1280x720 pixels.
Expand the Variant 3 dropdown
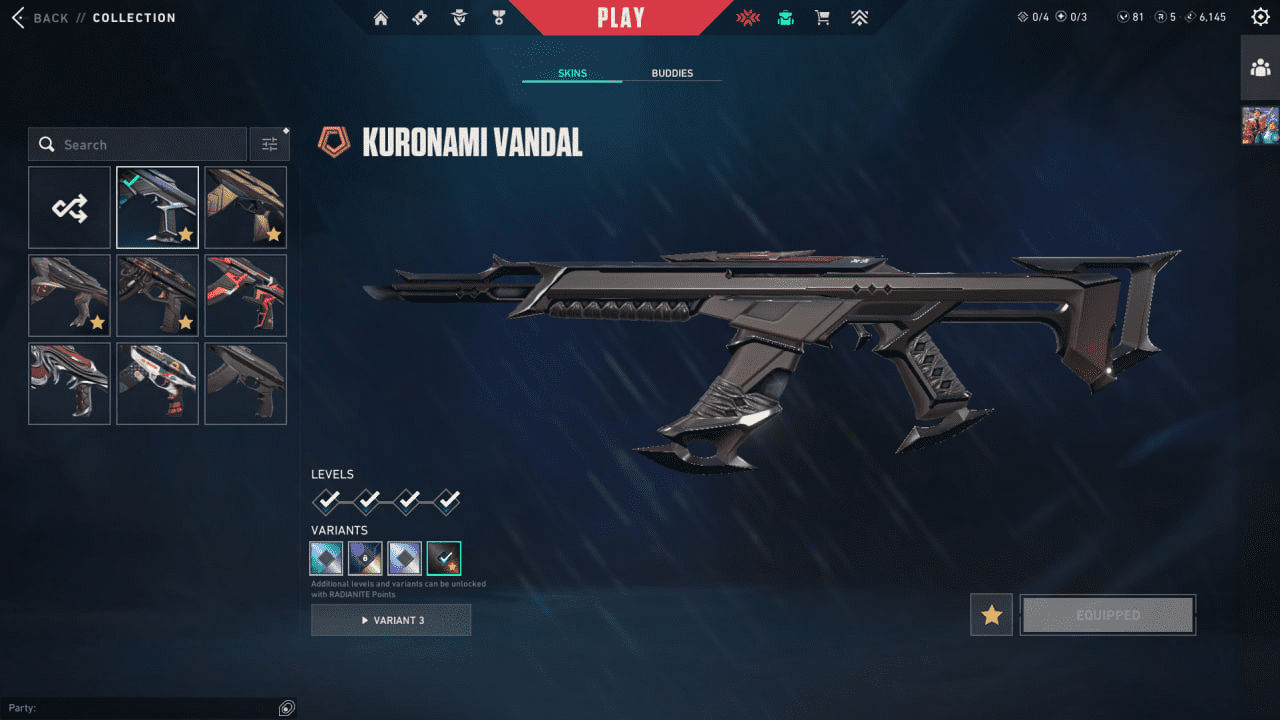coord(391,620)
